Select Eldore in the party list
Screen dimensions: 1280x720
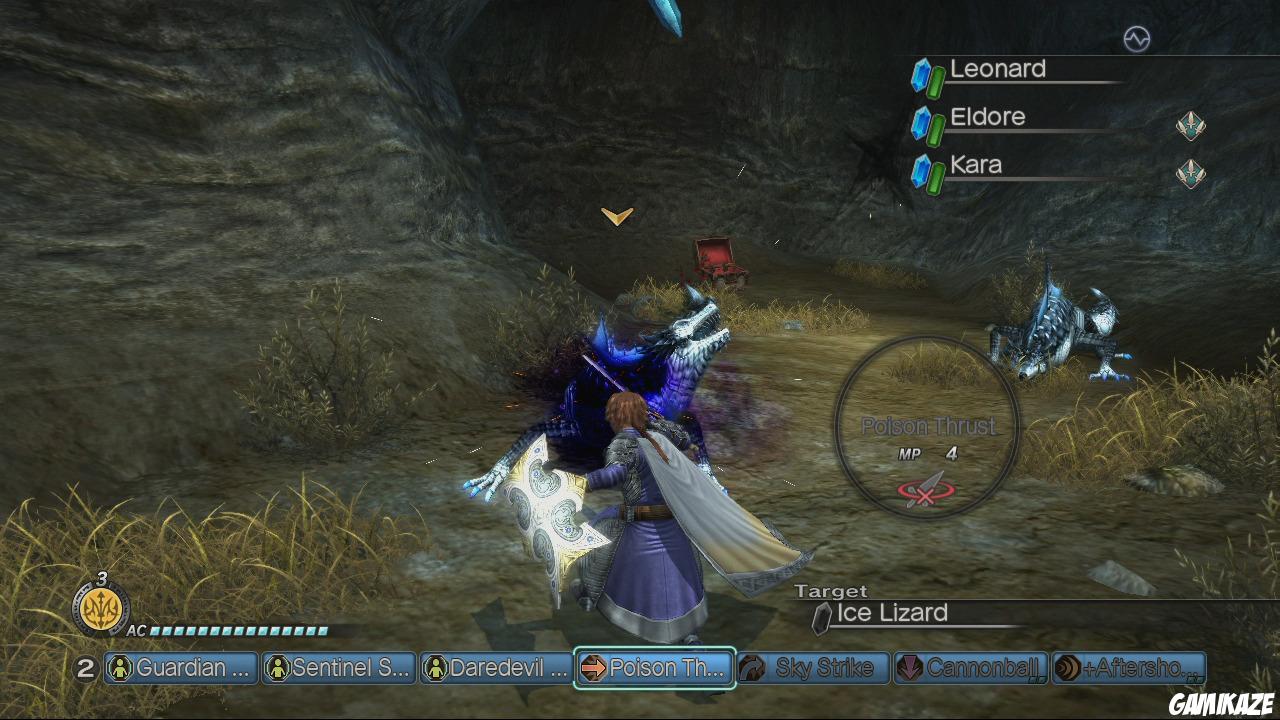coord(988,118)
